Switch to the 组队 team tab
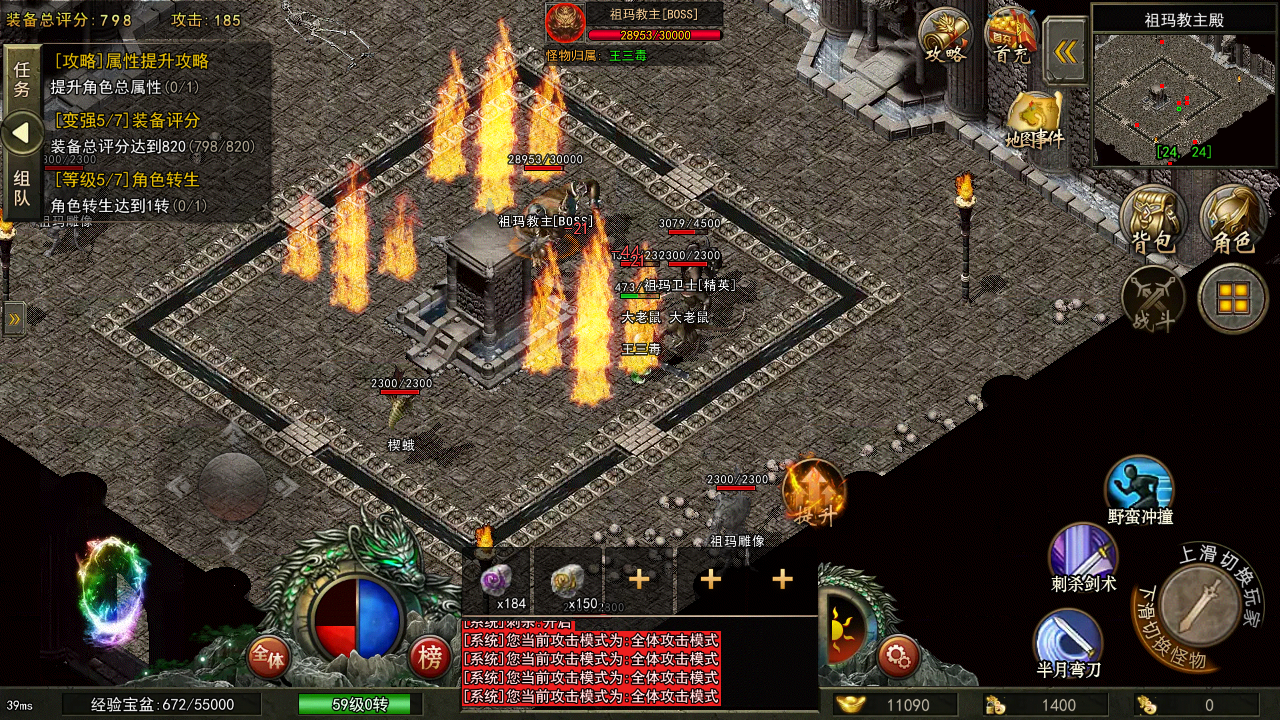The width and height of the screenshot is (1280, 720). click(22, 189)
